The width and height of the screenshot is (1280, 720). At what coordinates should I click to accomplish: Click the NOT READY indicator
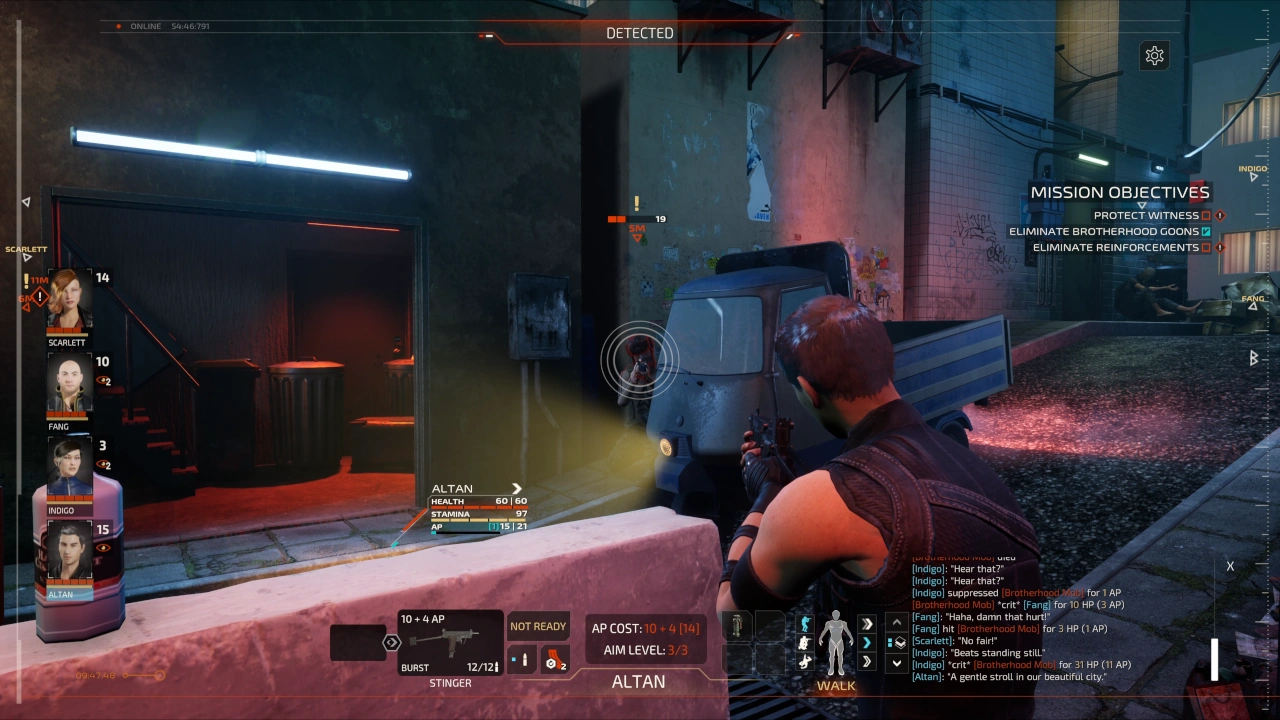coord(539,626)
